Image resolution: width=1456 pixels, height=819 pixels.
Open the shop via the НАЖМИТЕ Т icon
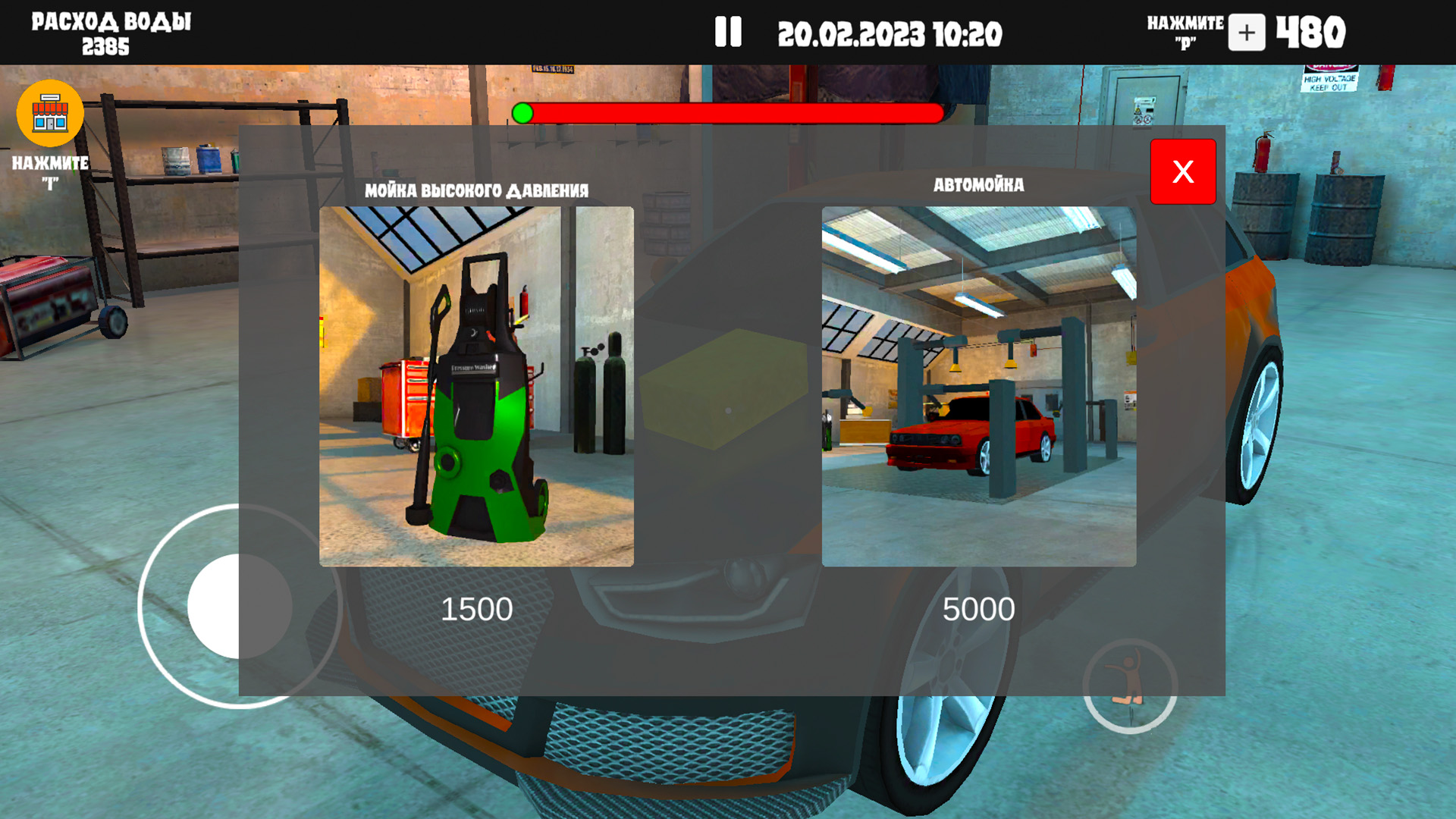coord(49,112)
